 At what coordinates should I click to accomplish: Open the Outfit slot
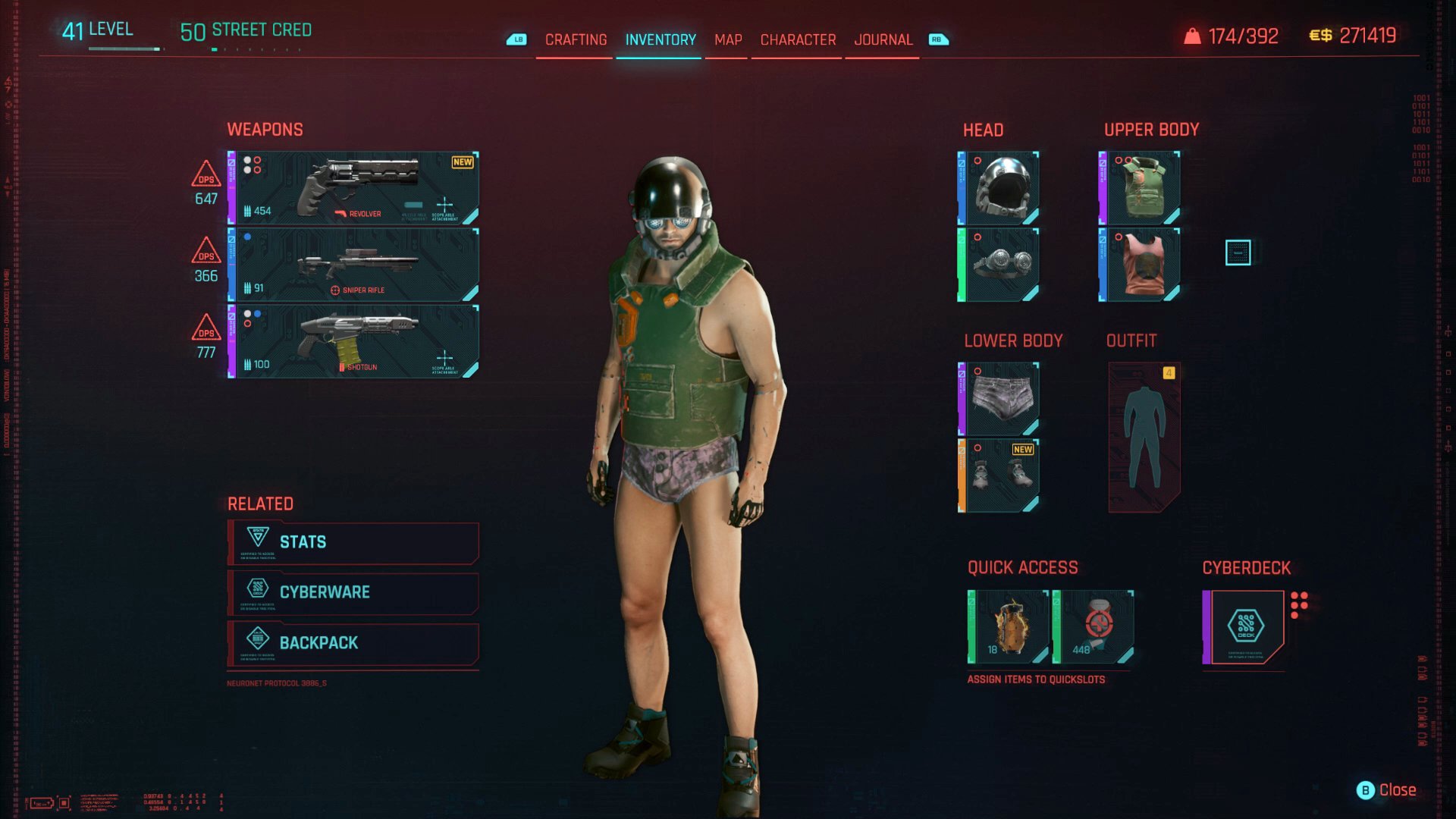point(1144,437)
